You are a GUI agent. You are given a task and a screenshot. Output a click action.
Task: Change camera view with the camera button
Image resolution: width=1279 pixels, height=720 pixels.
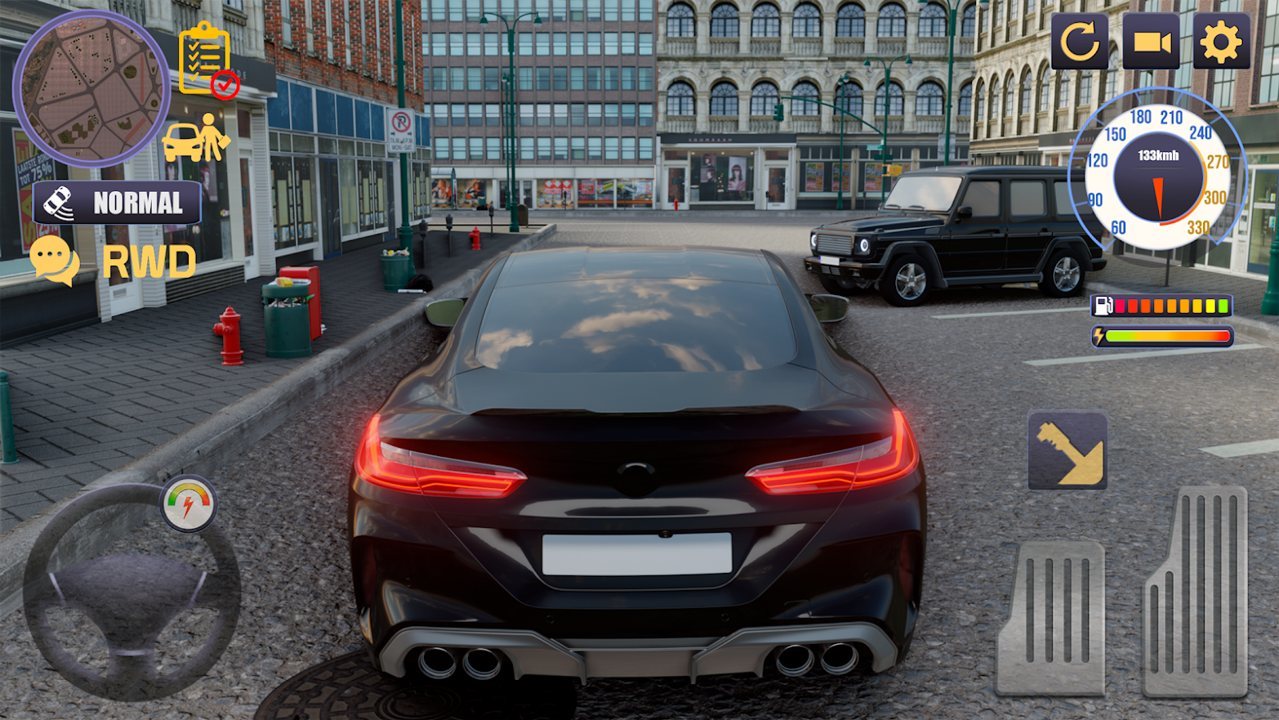click(x=1150, y=41)
